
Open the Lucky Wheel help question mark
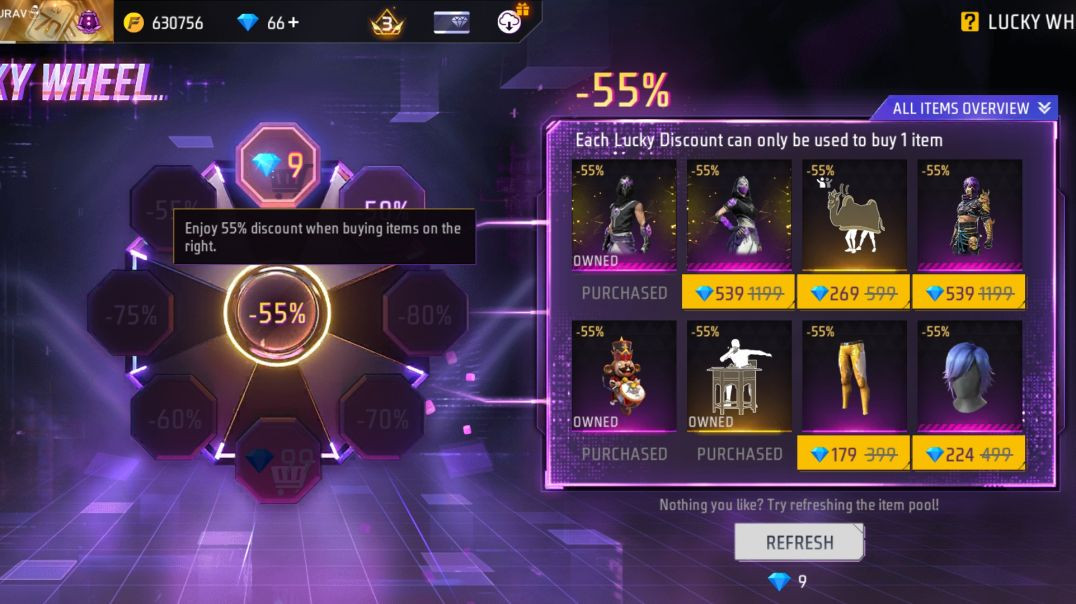[x=969, y=22]
